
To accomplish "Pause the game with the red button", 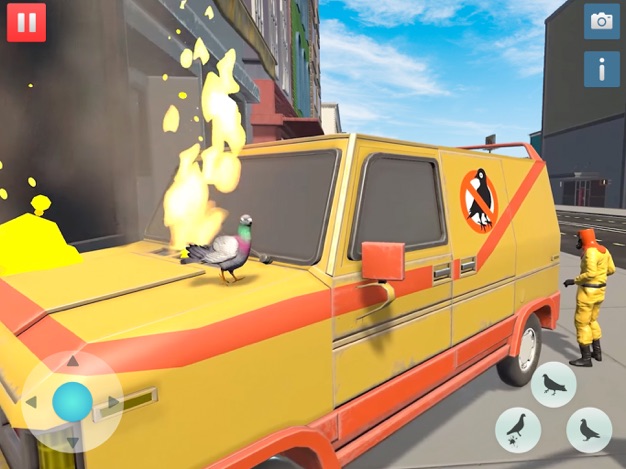I will point(26,22).
